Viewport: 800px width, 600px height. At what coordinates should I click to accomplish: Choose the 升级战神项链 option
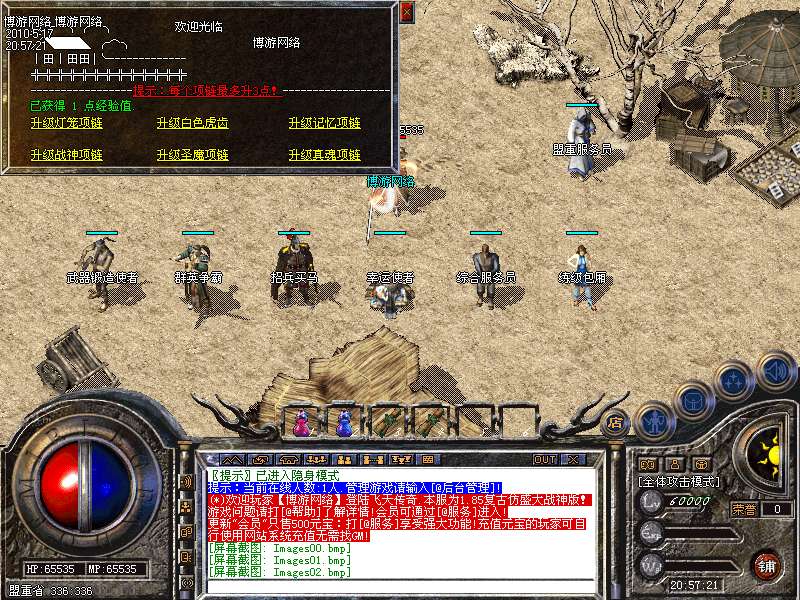pyautogui.click(x=67, y=155)
